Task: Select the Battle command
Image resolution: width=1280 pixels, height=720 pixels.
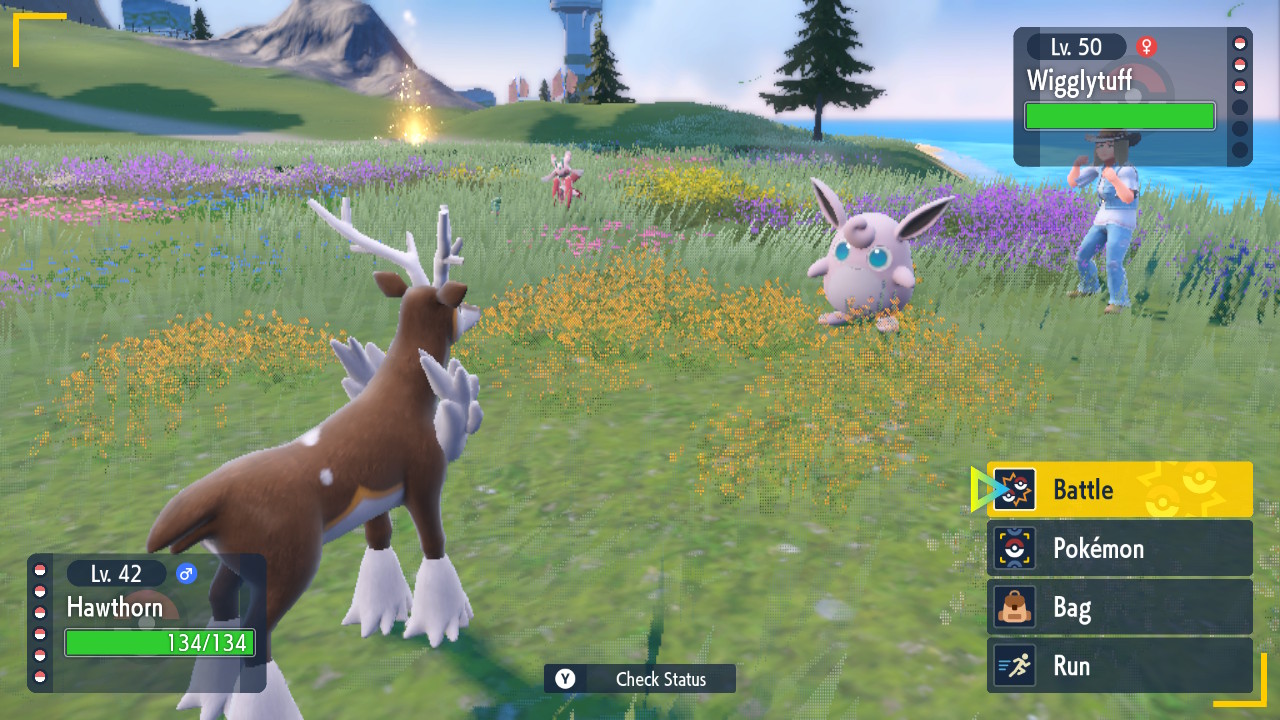Action: pos(1119,489)
